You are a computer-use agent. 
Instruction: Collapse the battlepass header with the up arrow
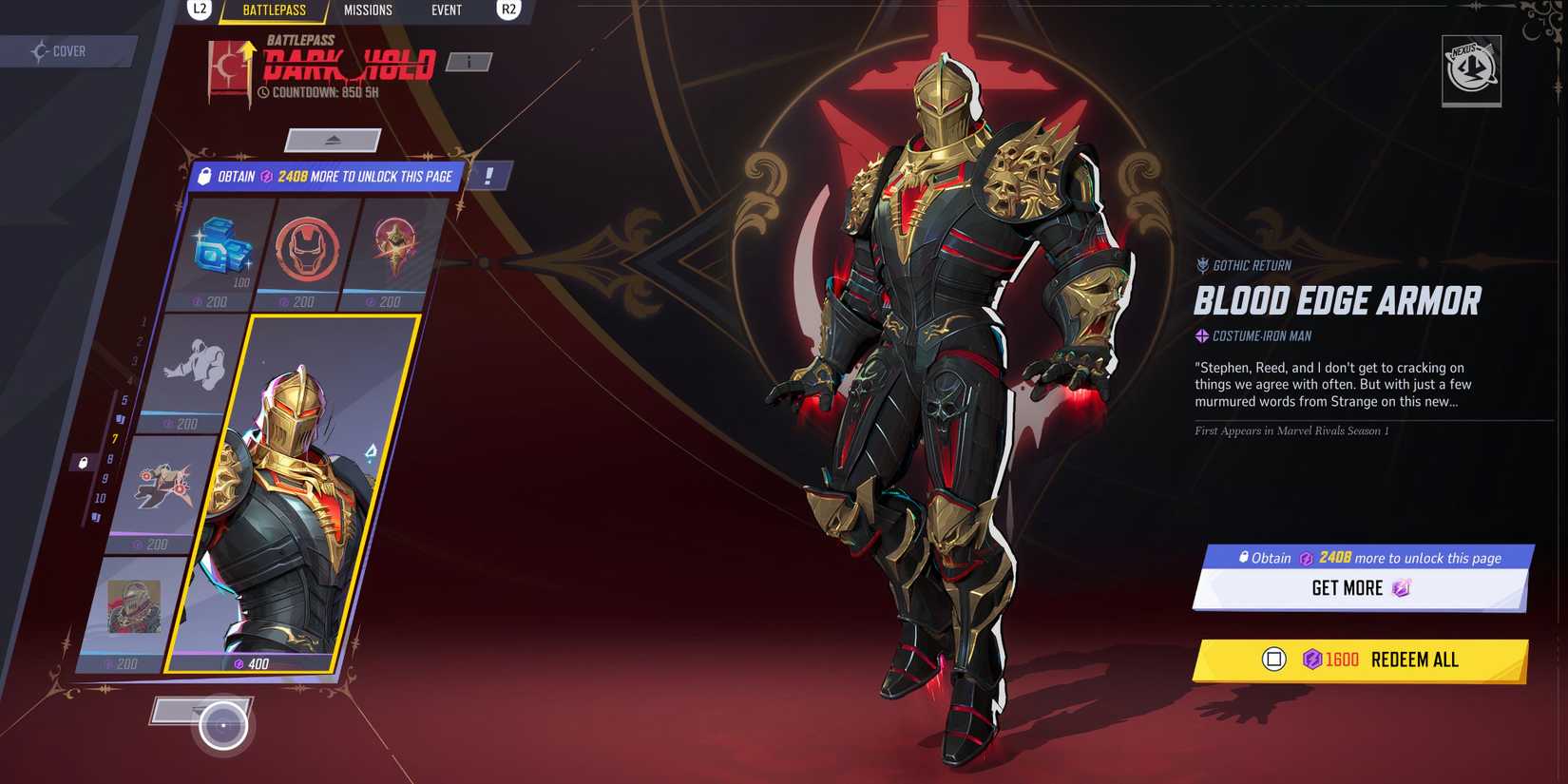coord(332,140)
